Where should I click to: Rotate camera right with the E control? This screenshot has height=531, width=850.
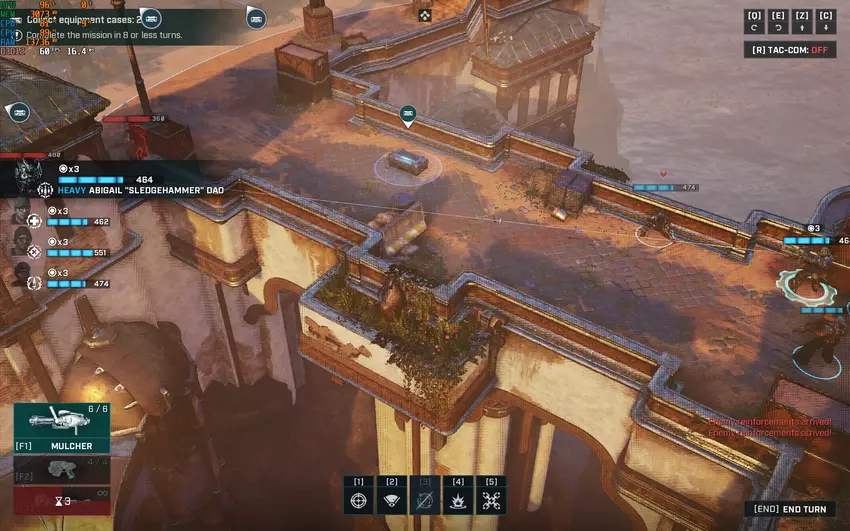tap(778, 21)
